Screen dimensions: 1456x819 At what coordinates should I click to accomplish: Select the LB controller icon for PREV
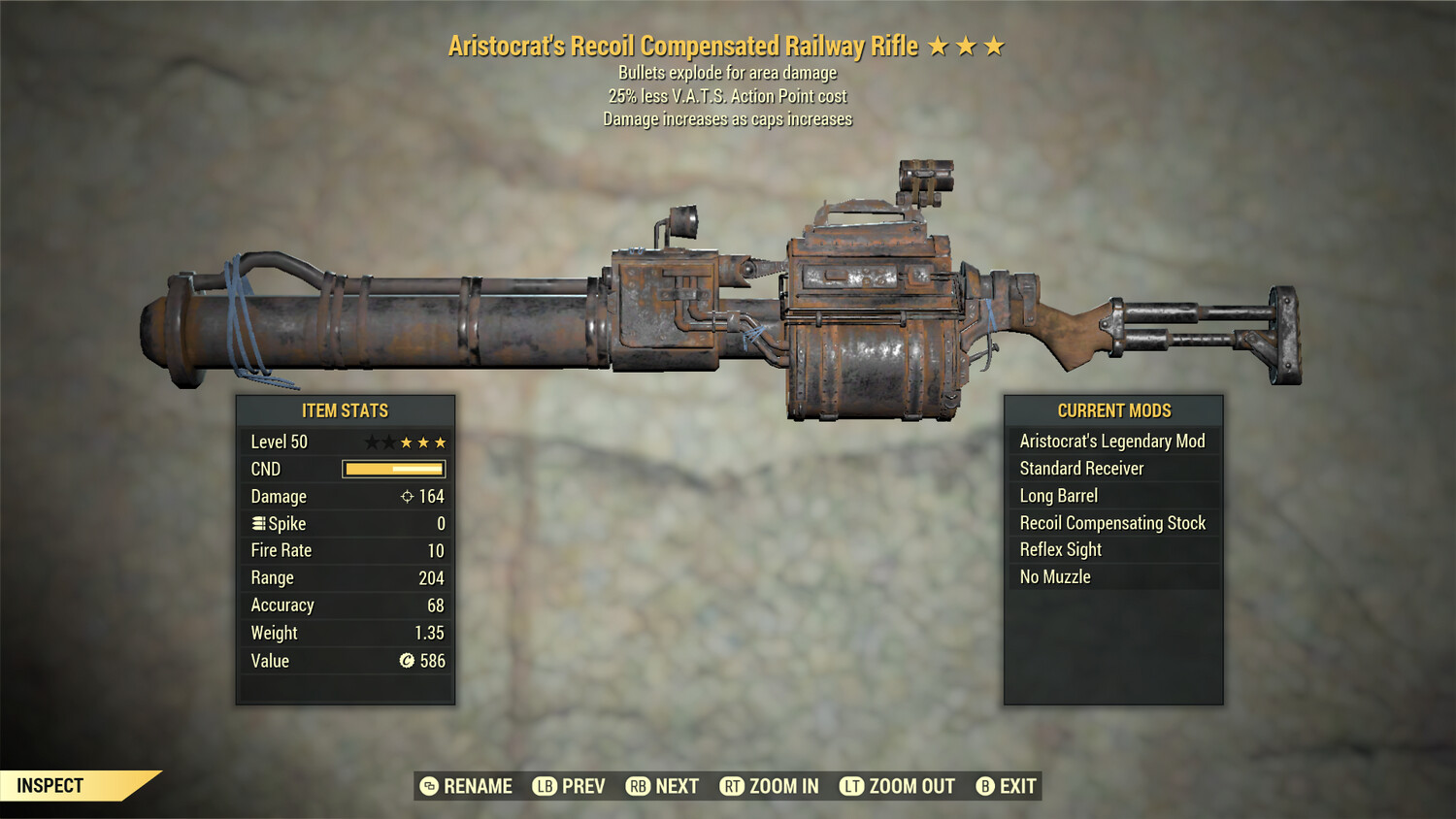(545, 786)
